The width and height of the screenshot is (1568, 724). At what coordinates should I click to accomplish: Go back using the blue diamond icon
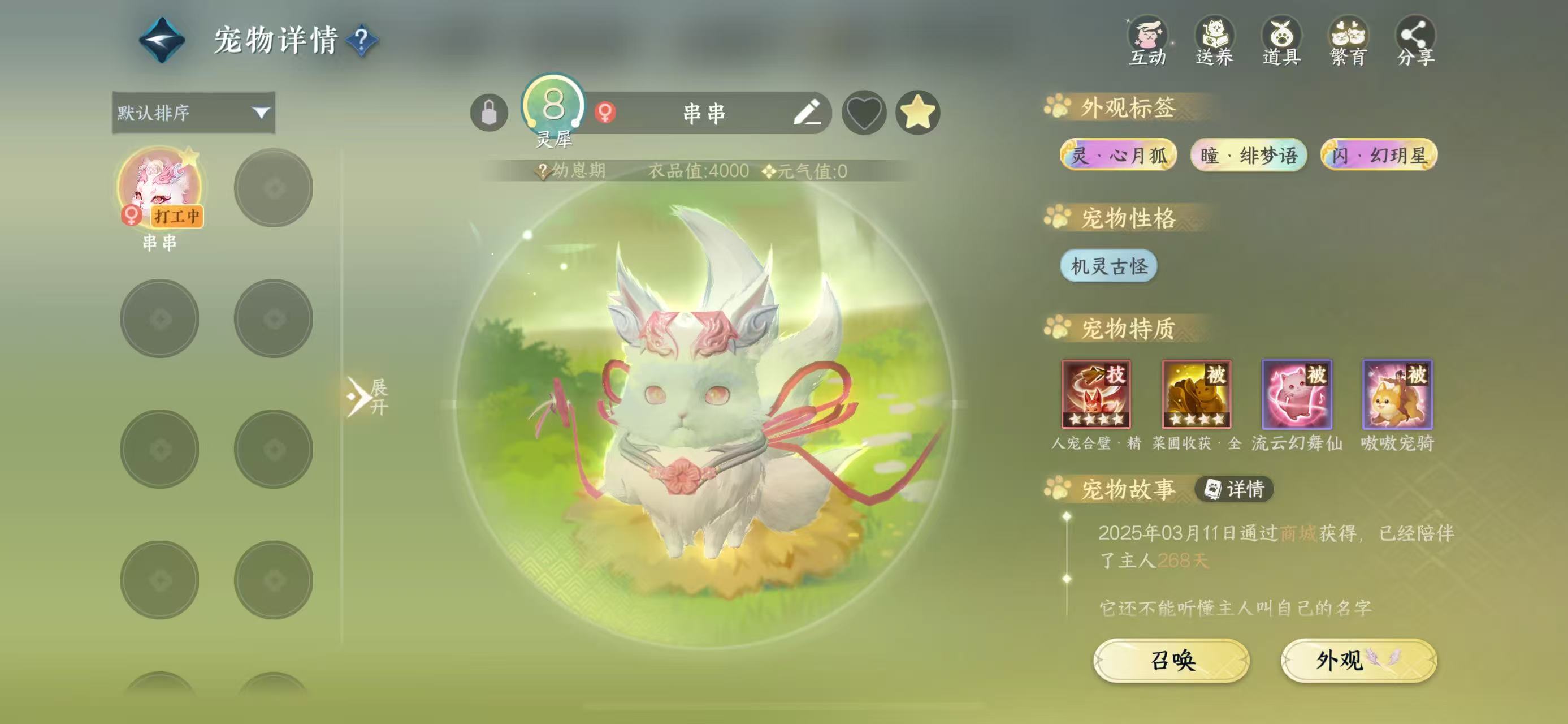pos(162,40)
